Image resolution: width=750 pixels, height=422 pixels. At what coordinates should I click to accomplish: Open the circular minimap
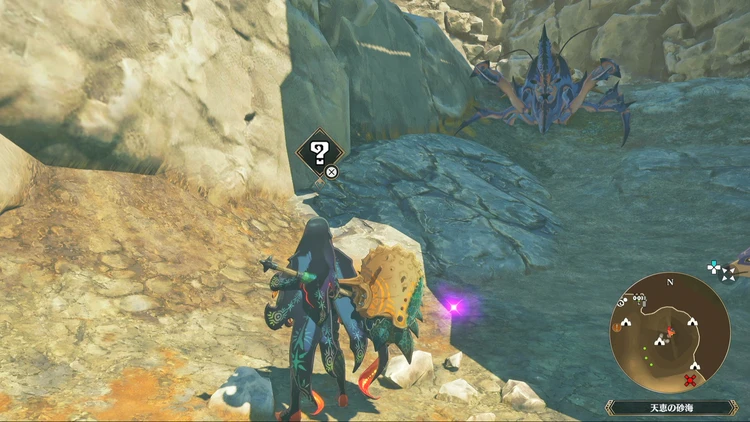pyautogui.click(x=669, y=332)
